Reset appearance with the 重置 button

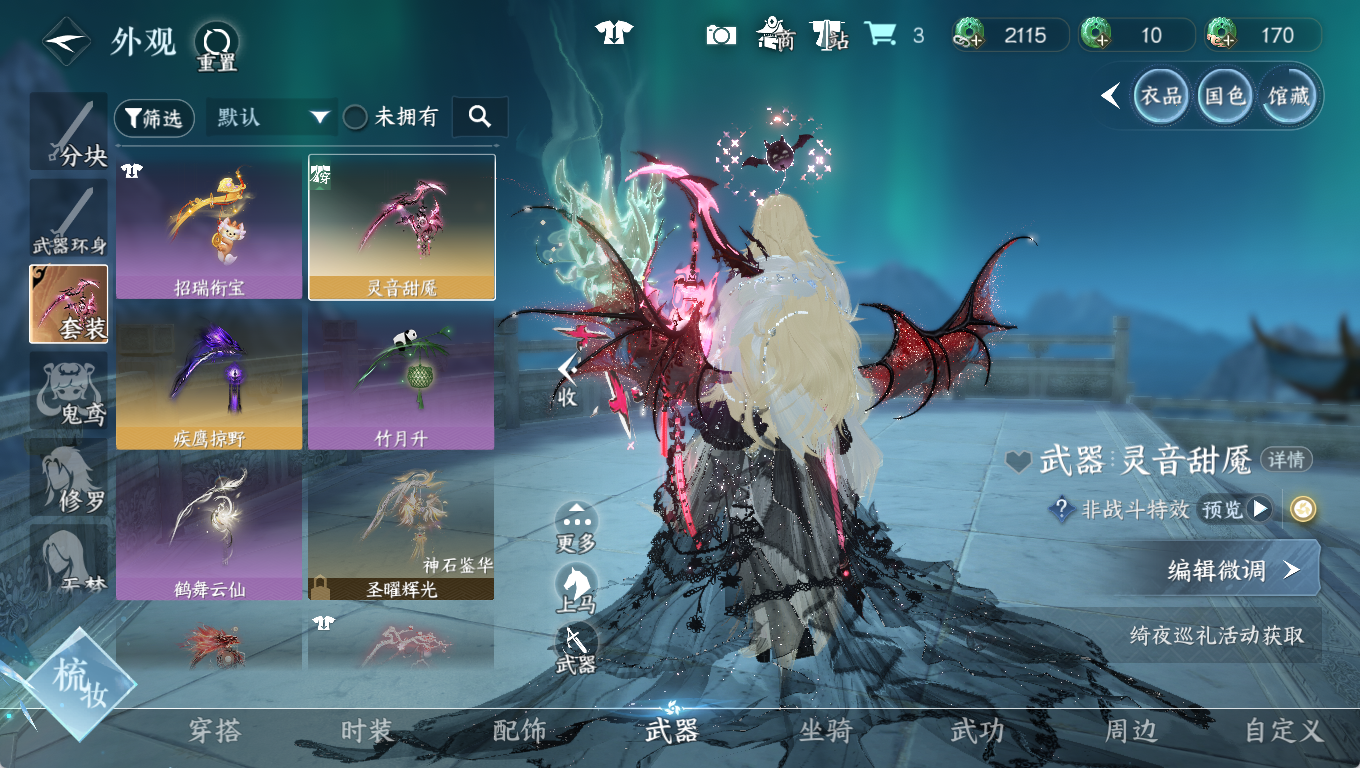[216, 44]
